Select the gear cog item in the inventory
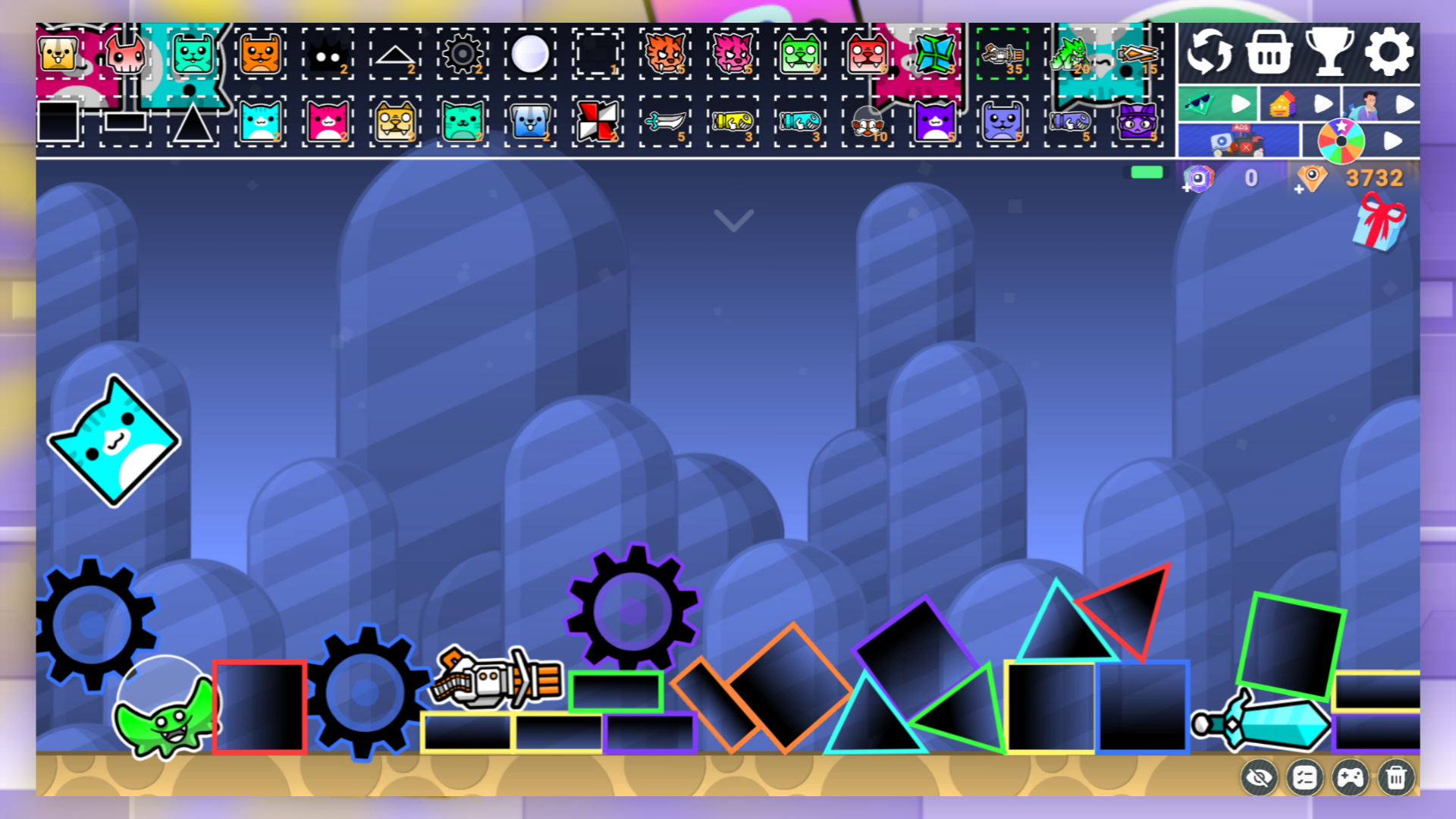The height and width of the screenshot is (819, 1456). (x=463, y=53)
